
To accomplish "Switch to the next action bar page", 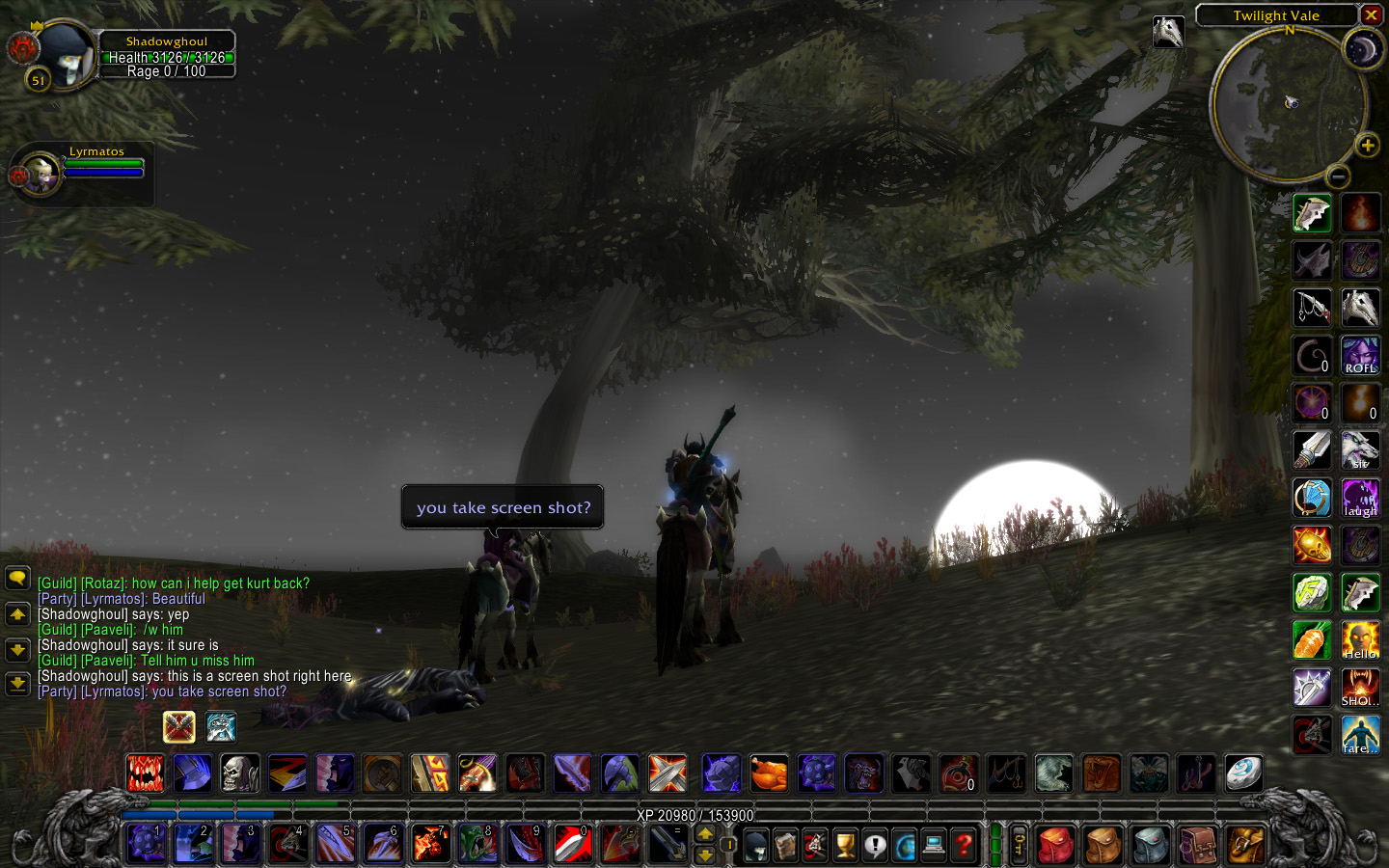I will tap(705, 834).
